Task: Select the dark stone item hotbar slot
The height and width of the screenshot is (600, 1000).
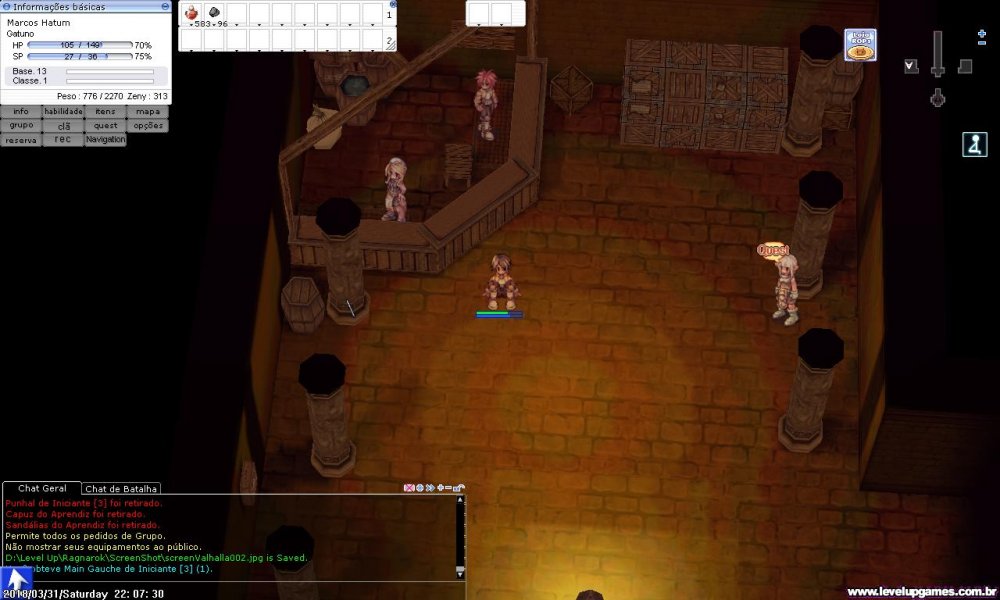Action: 214,14
